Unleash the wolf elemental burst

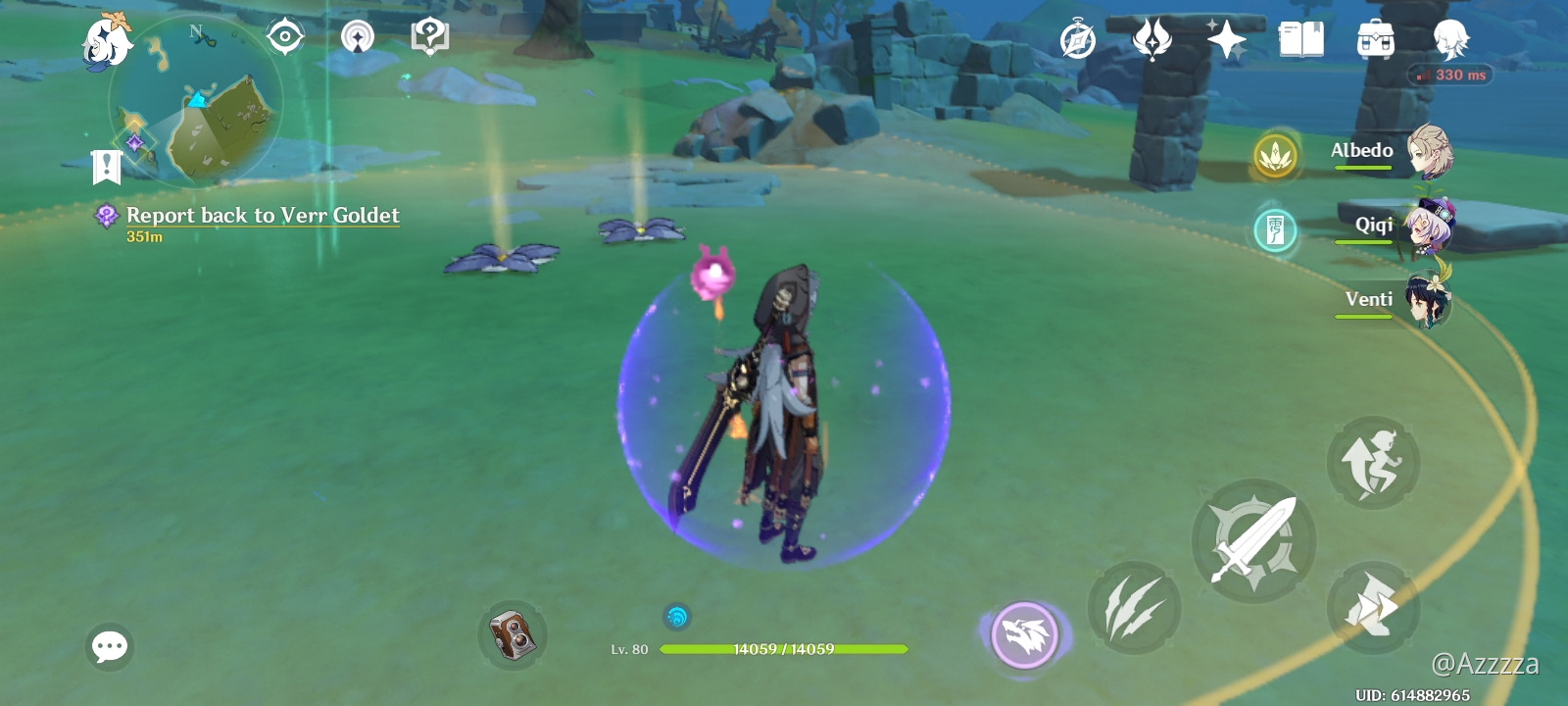coord(1025,635)
